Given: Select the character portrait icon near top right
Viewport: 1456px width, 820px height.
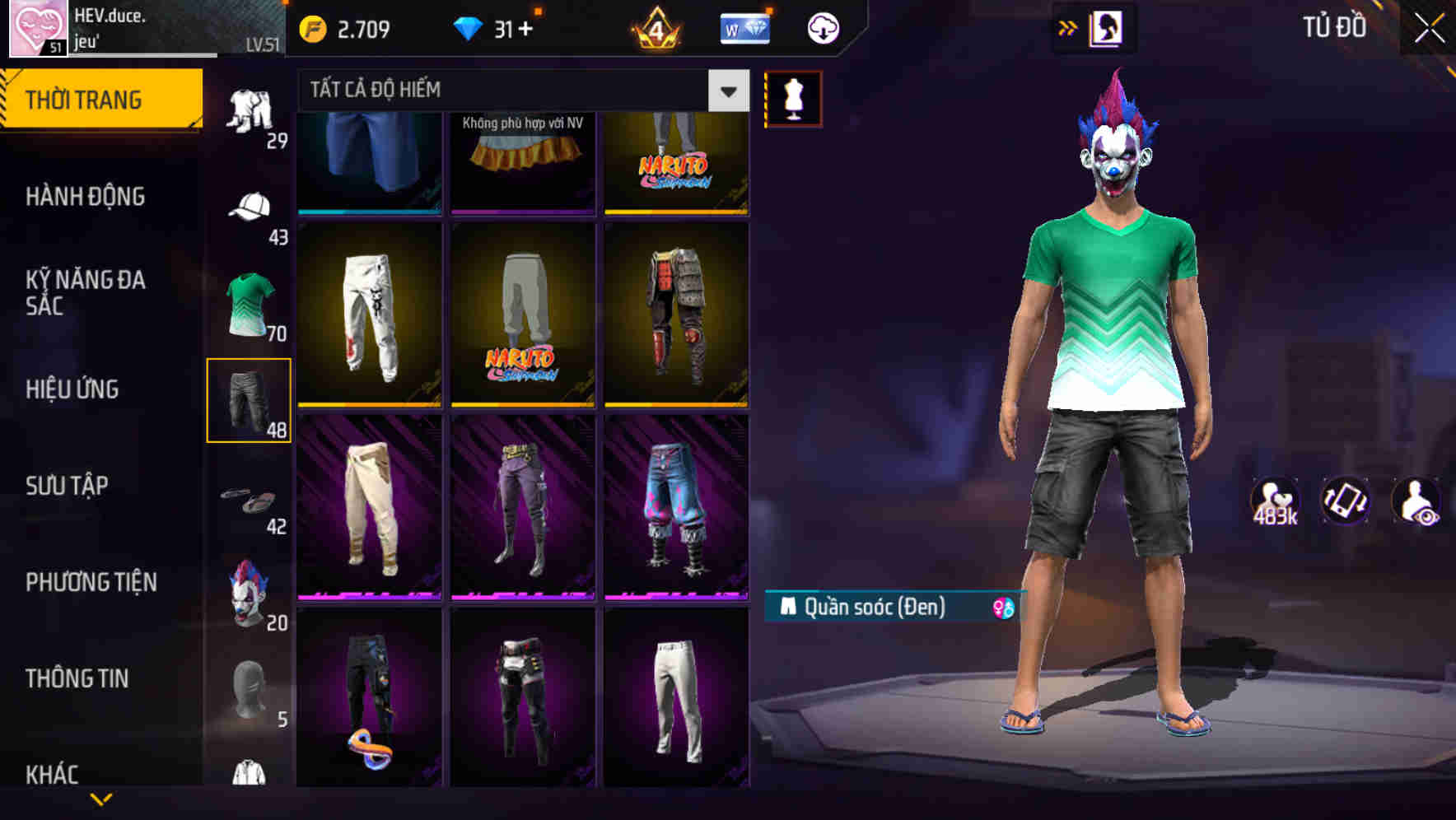Looking at the screenshot, I should [1105, 27].
